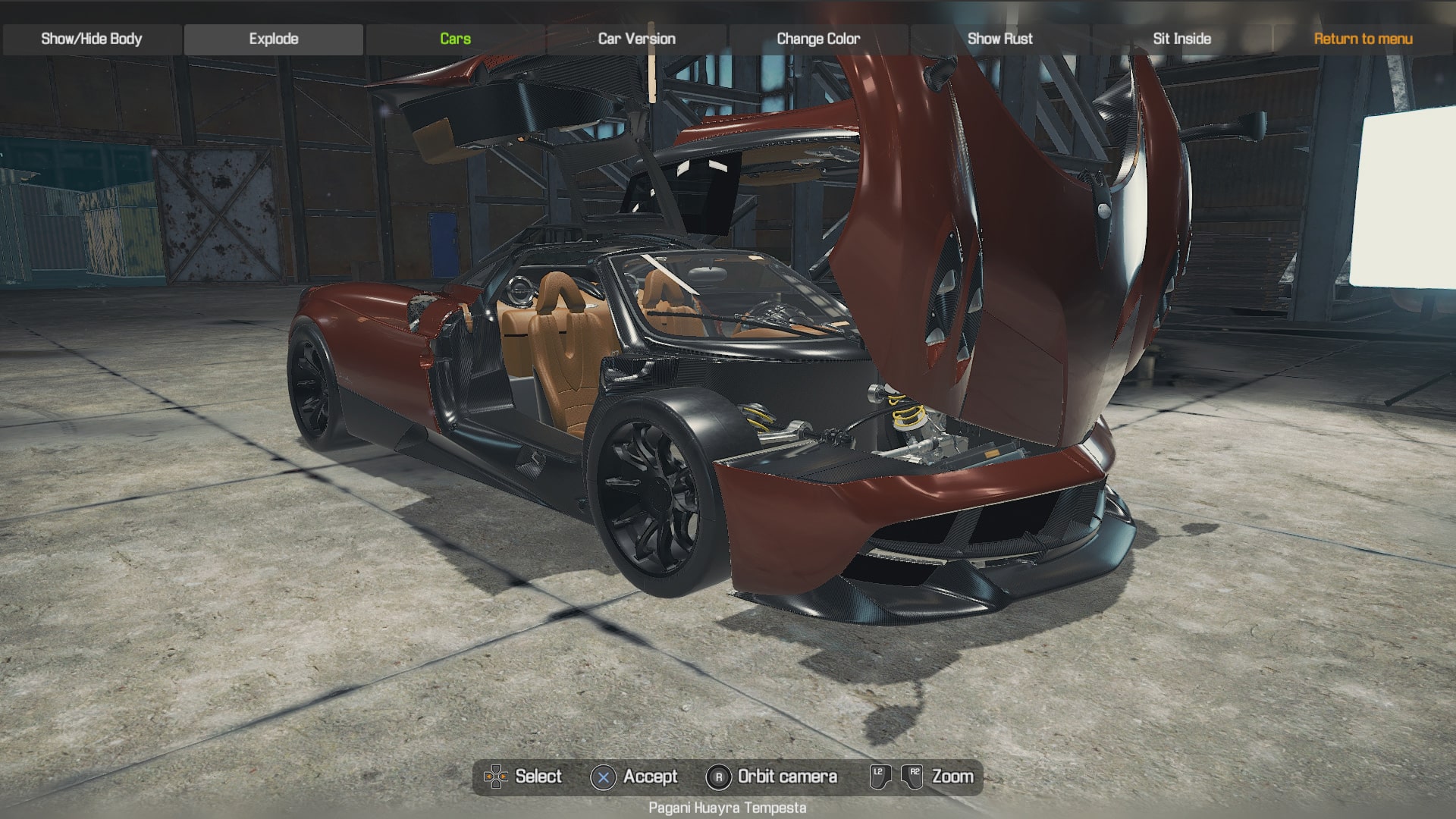Image resolution: width=1456 pixels, height=819 pixels.
Task: Click the R2 trigger zoom icon
Action: click(914, 776)
